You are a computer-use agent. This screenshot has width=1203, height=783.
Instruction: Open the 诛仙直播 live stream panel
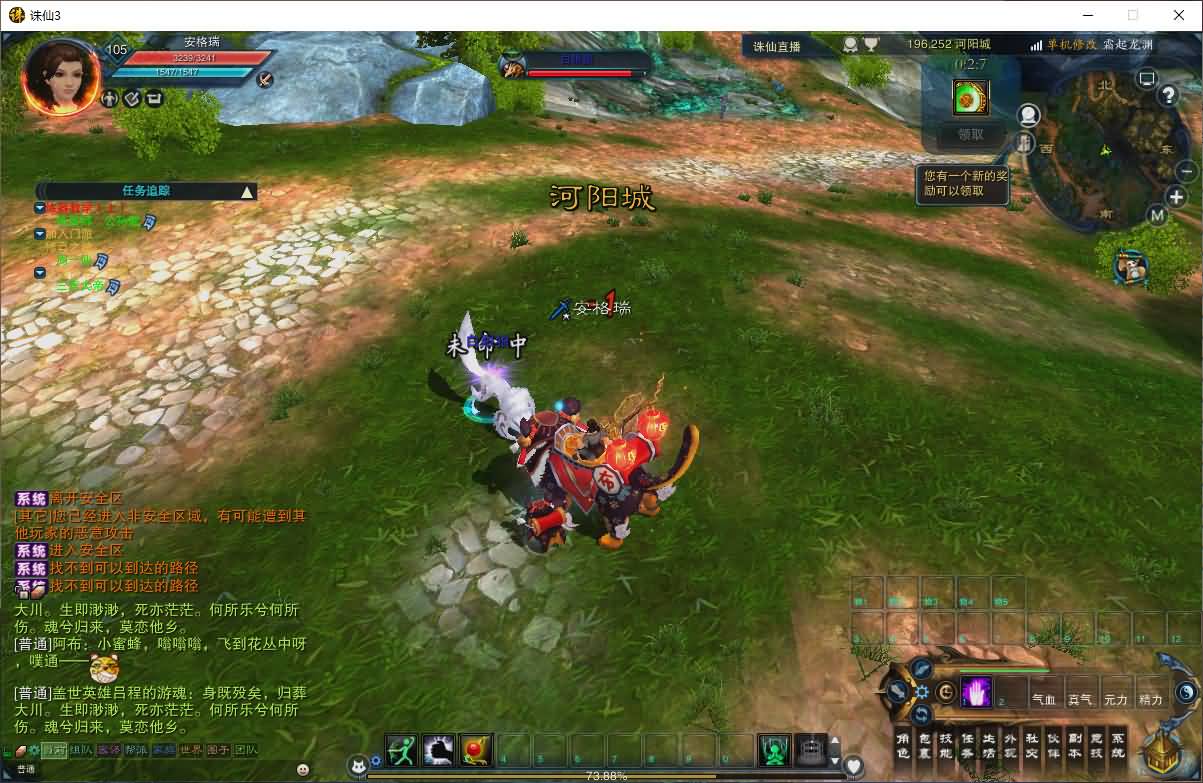(777, 46)
